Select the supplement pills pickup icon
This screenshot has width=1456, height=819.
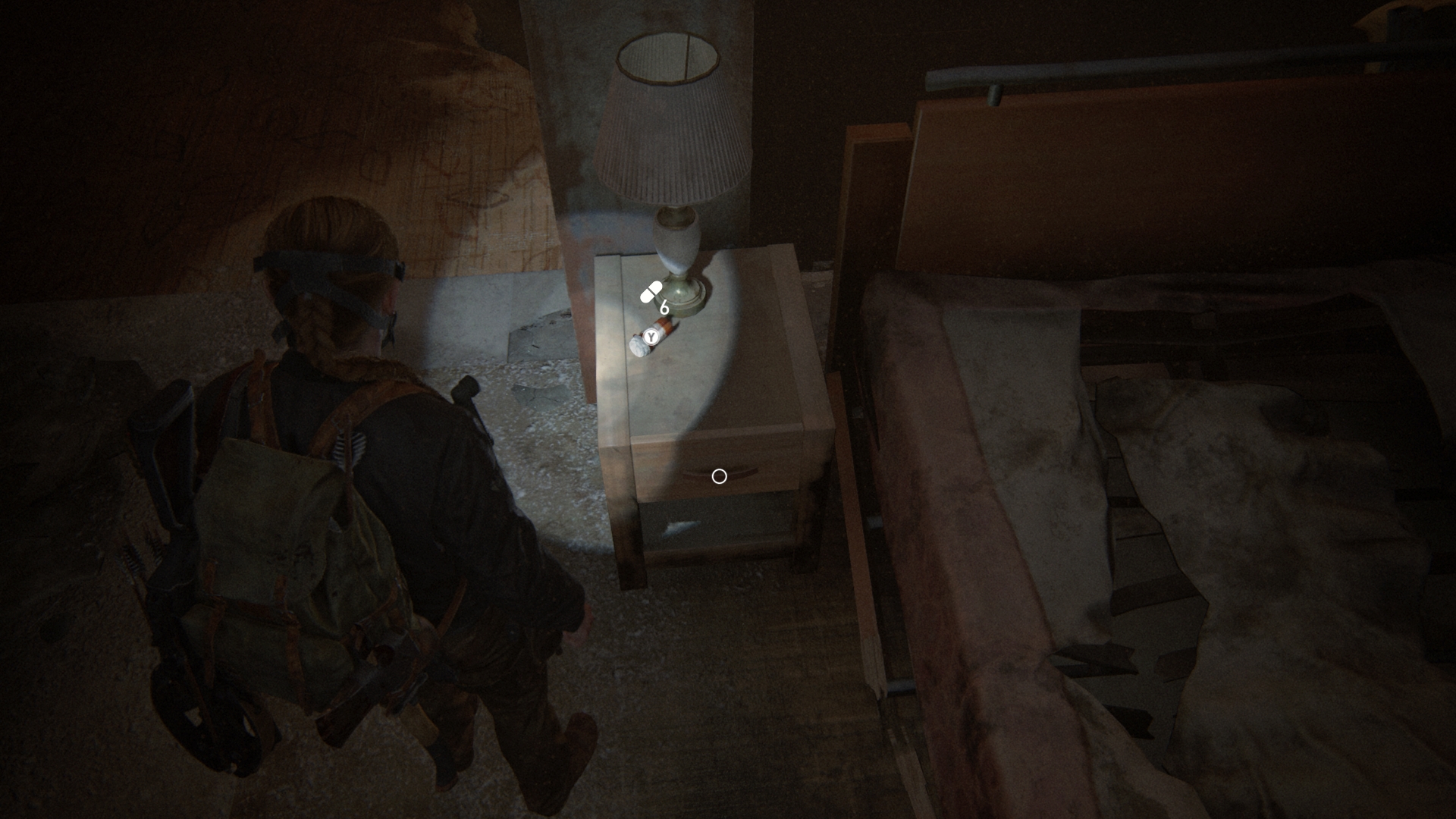click(x=651, y=293)
